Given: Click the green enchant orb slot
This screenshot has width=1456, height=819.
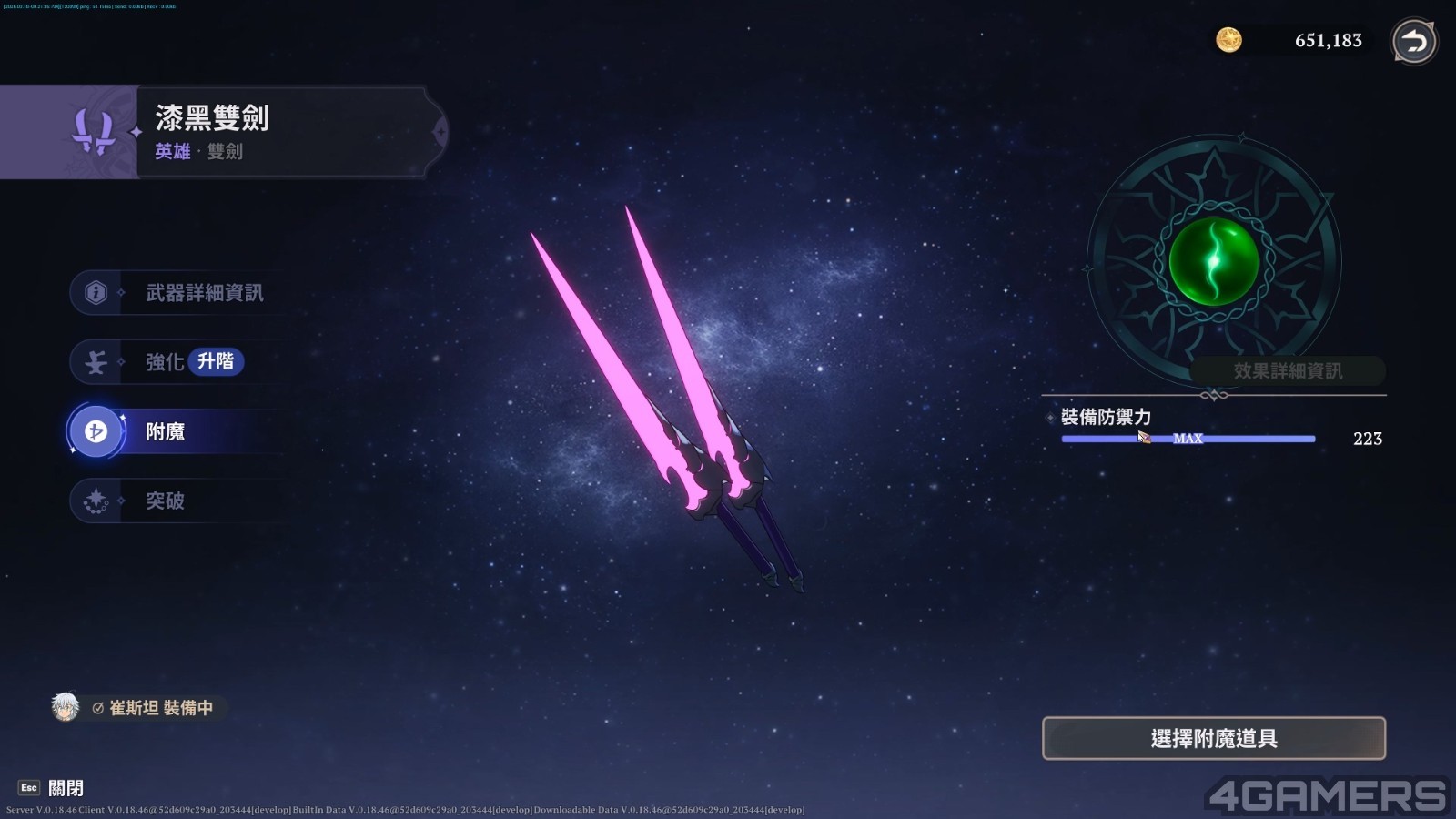Looking at the screenshot, I should [x=1213, y=262].
